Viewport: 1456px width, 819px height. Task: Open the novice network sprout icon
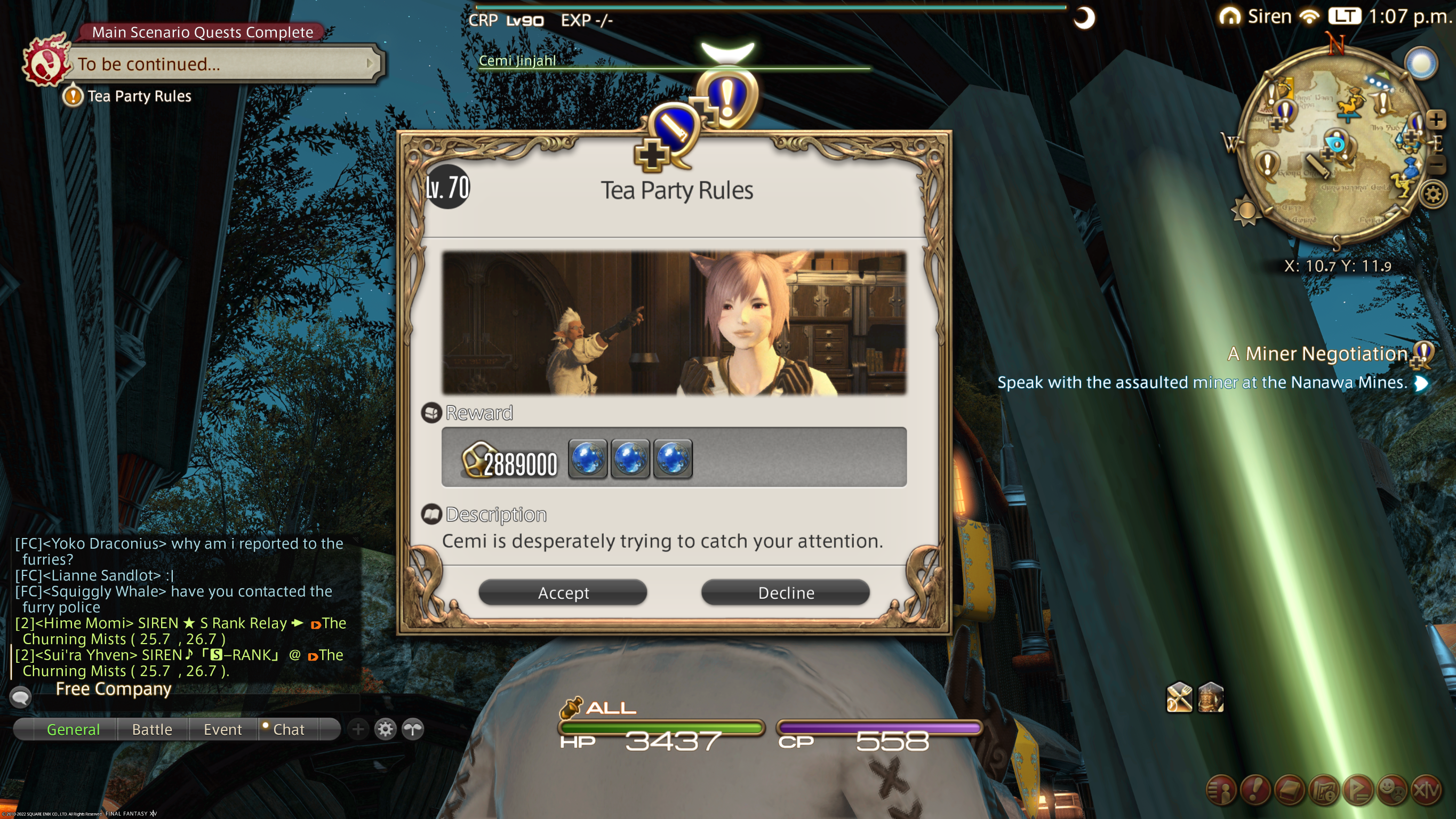(413, 729)
